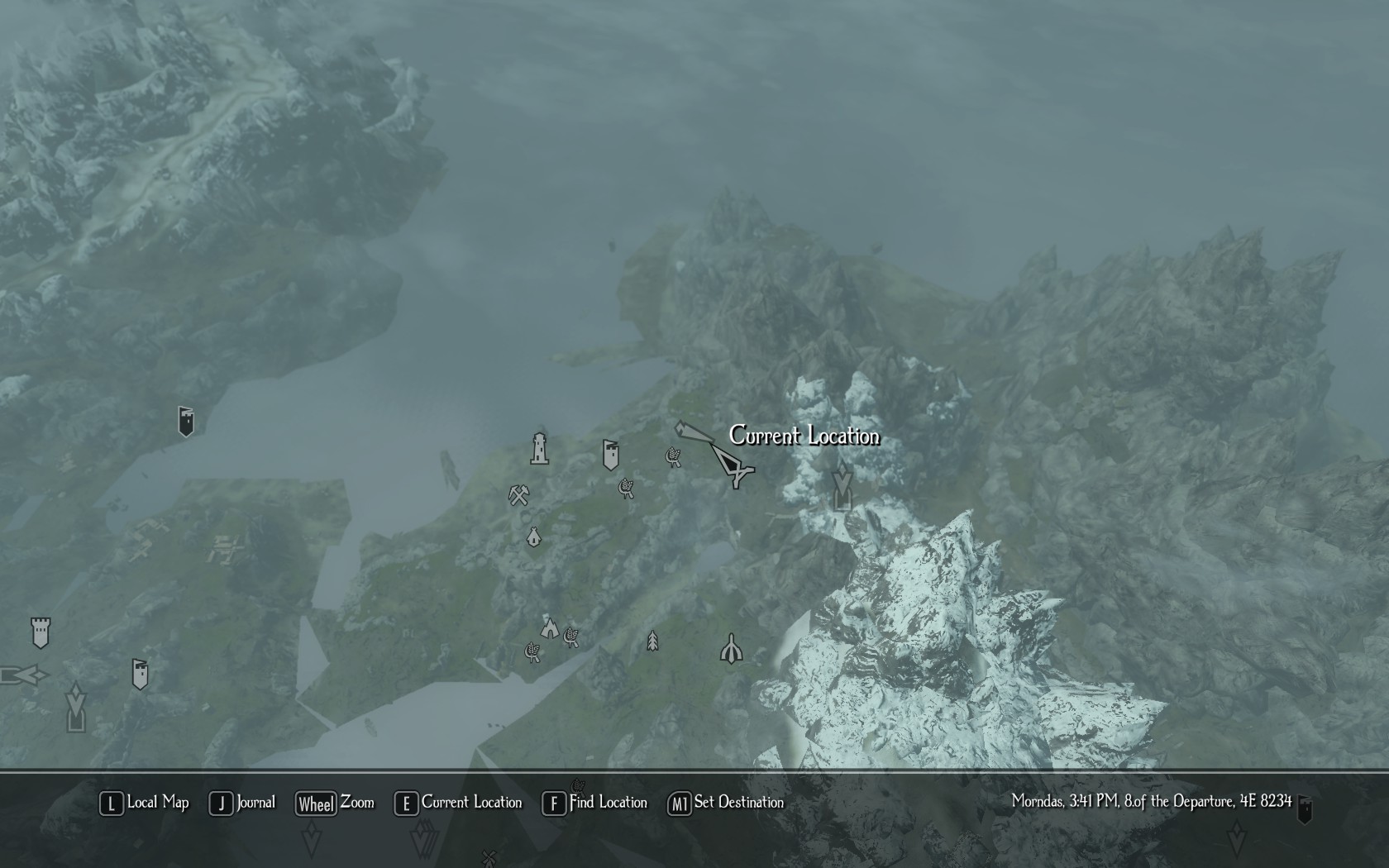Click the crossed pickaxes mine marker
Screen dimensions: 1389x868
pyautogui.click(x=518, y=495)
